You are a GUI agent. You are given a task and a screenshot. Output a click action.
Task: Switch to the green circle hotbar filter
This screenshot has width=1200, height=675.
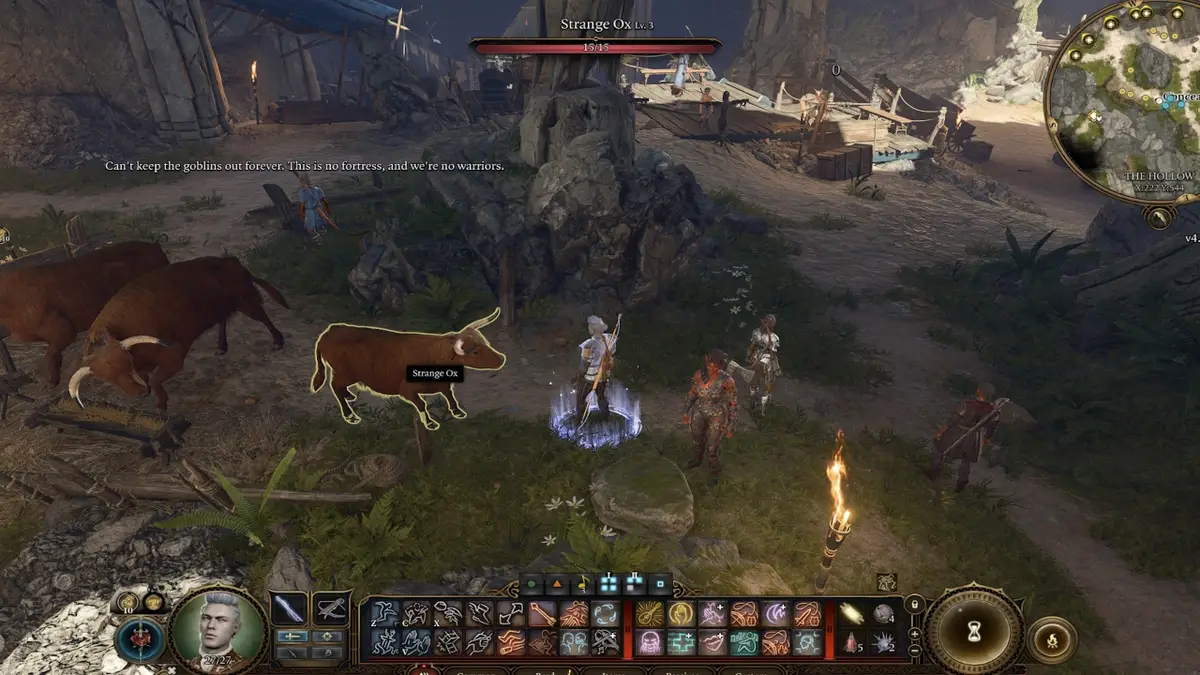click(531, 582)
